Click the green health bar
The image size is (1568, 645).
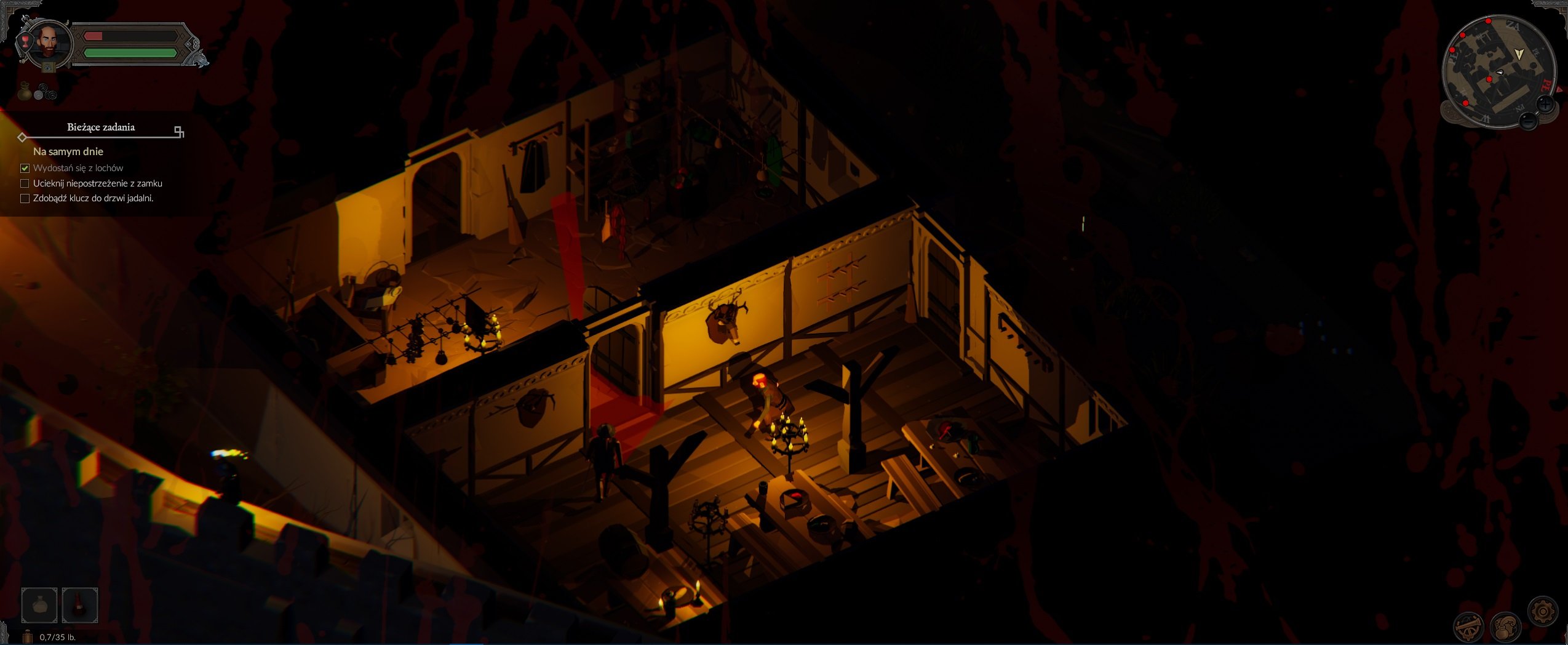[x=130, y=53]
